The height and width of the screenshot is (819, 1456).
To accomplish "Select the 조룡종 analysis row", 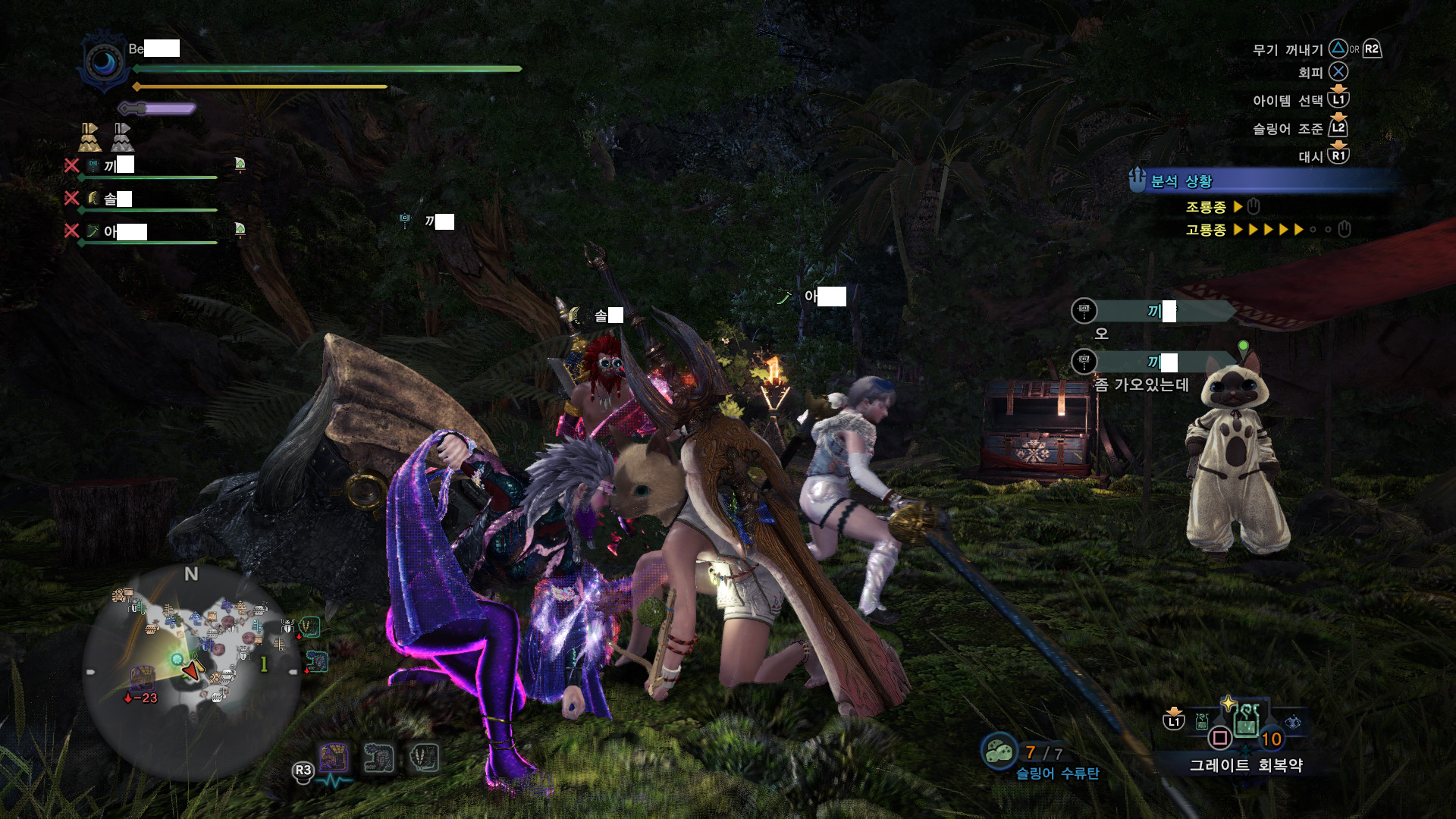I will pyautogui.click(x=1221, y=207).
